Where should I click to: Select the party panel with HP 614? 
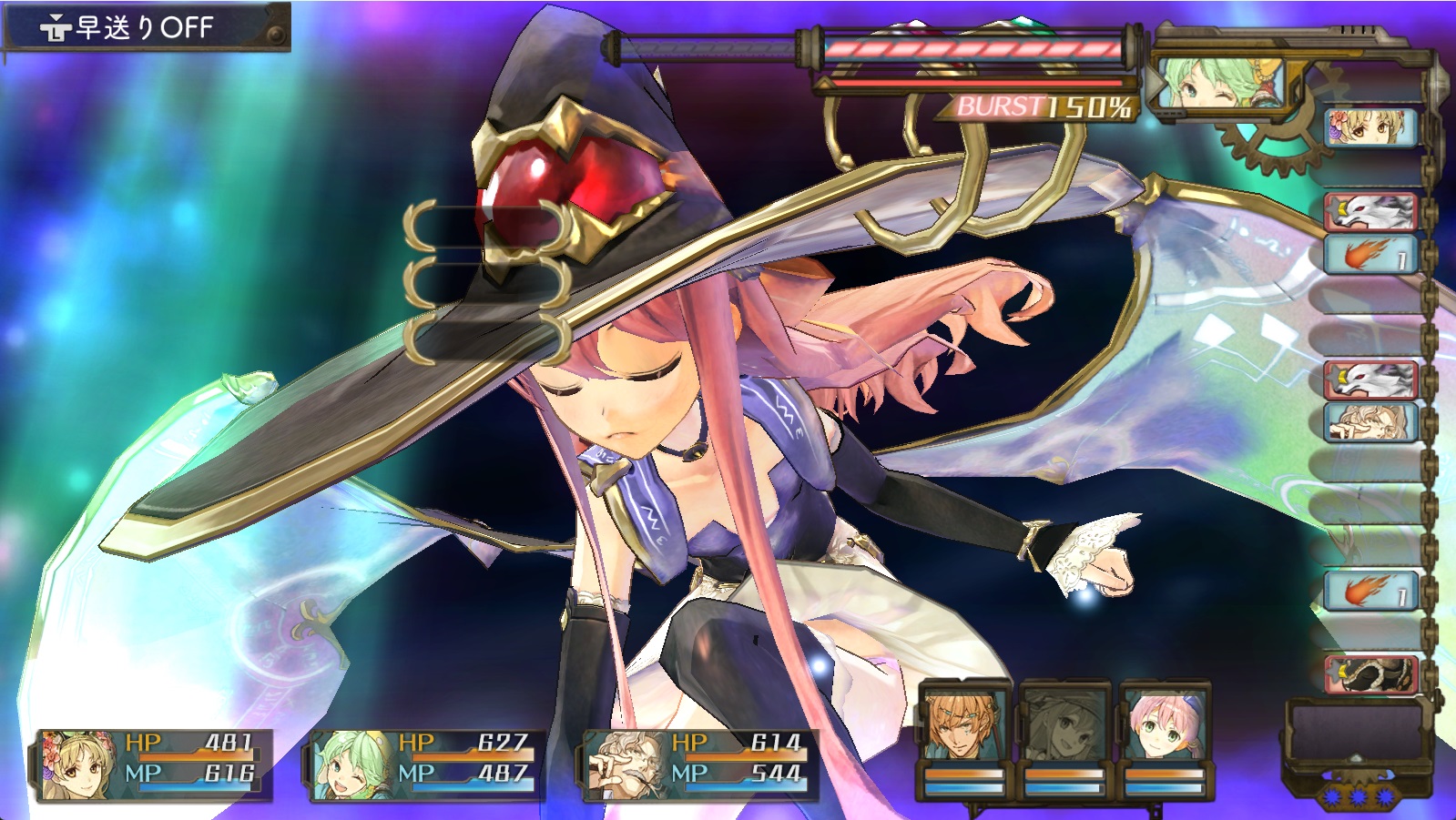(699, 764)
